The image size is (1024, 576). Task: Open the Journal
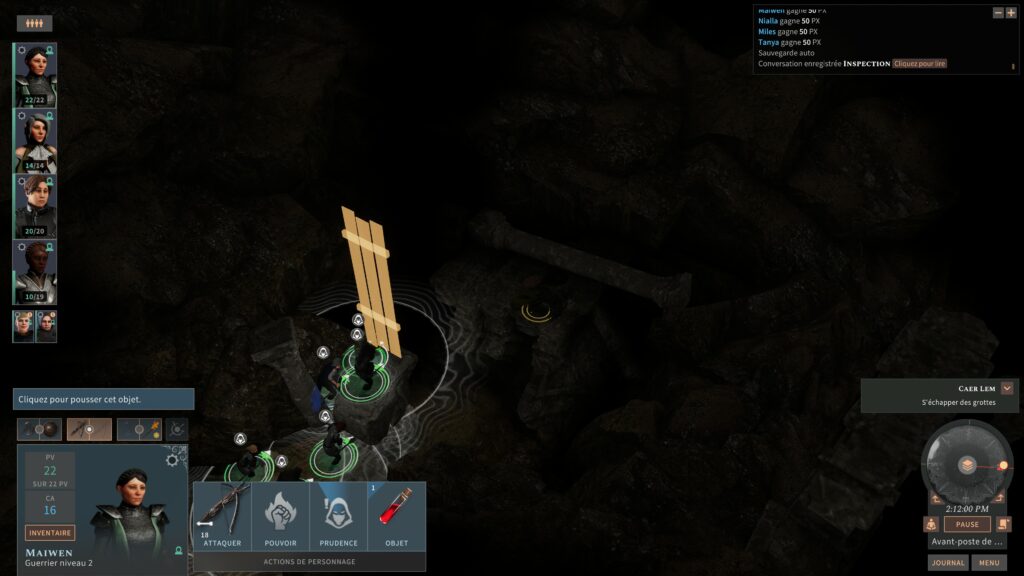(x=947, y=563)
